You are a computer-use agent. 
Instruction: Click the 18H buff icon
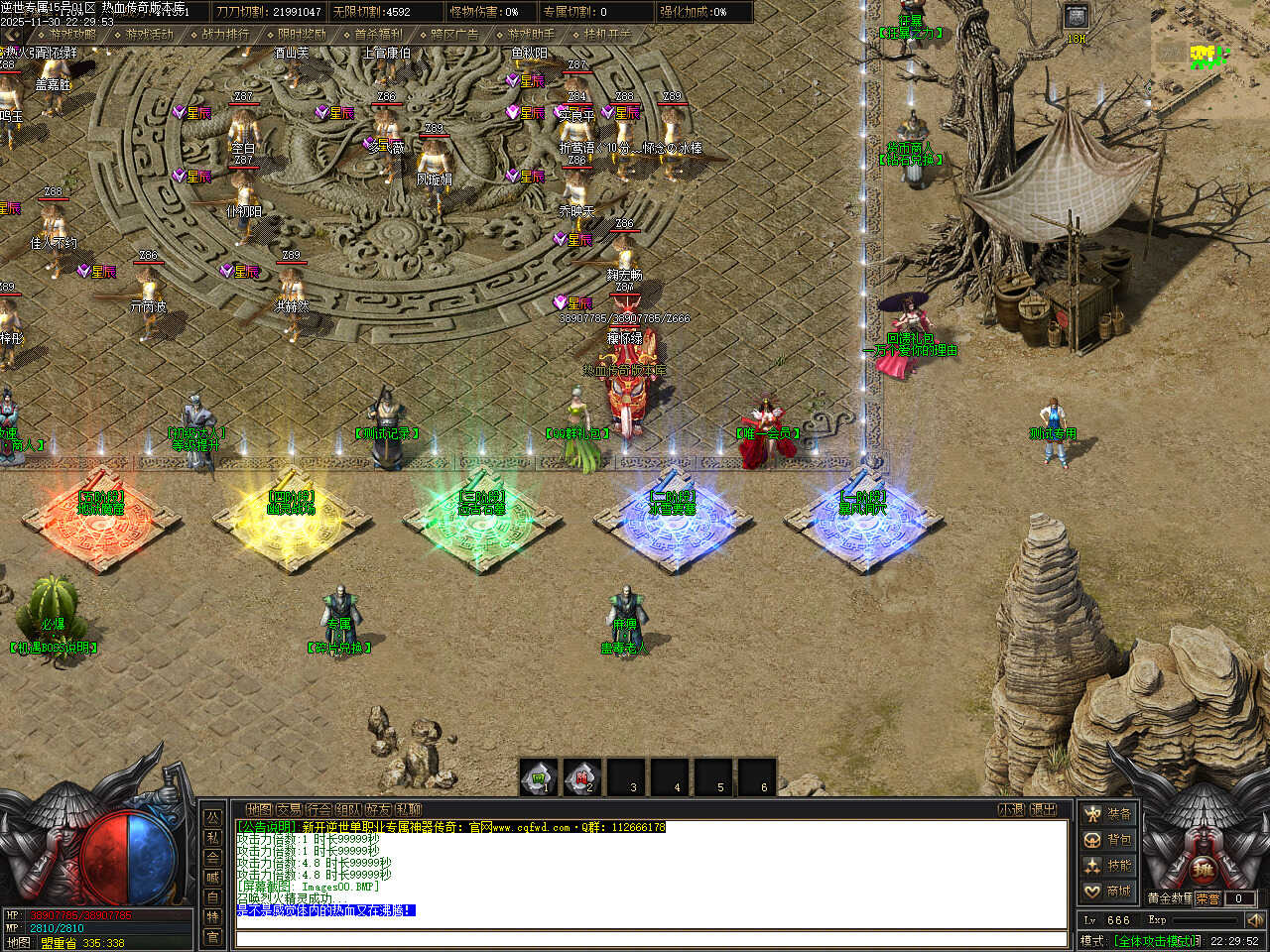(x=1077, y=18)
